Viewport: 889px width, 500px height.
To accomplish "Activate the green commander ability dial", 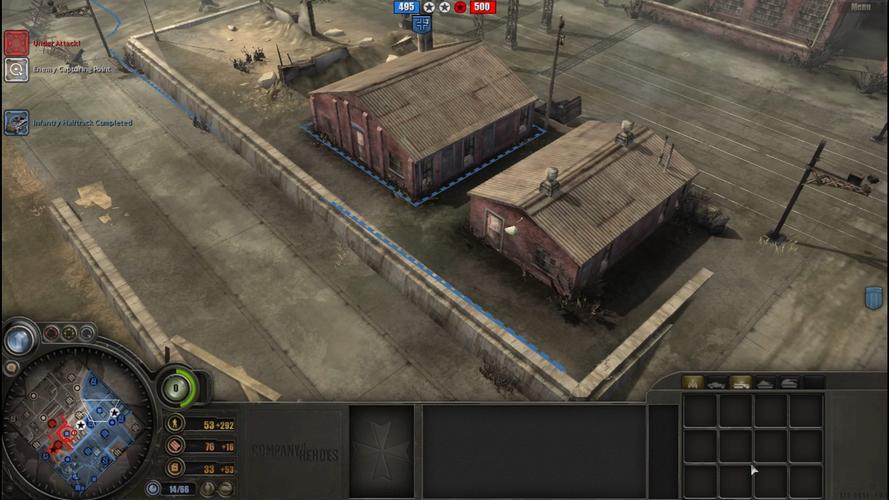I will 178,387.
